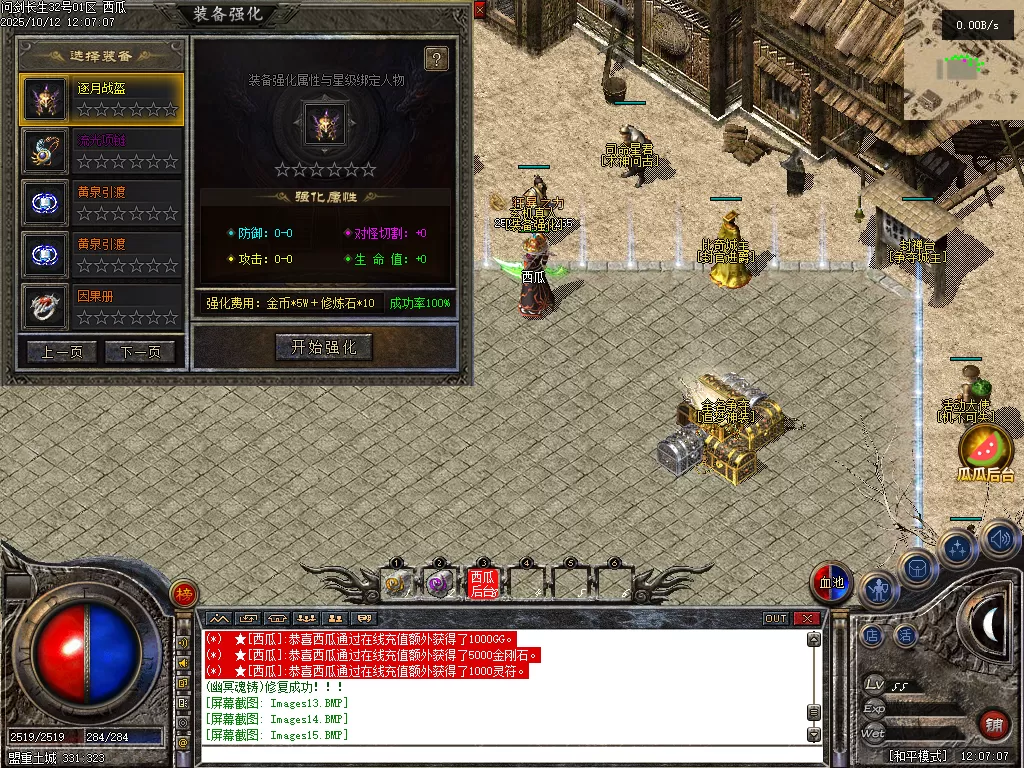Click the chat panel OUT button
The image size is (1024, 768).
click(x=776, y=618)
